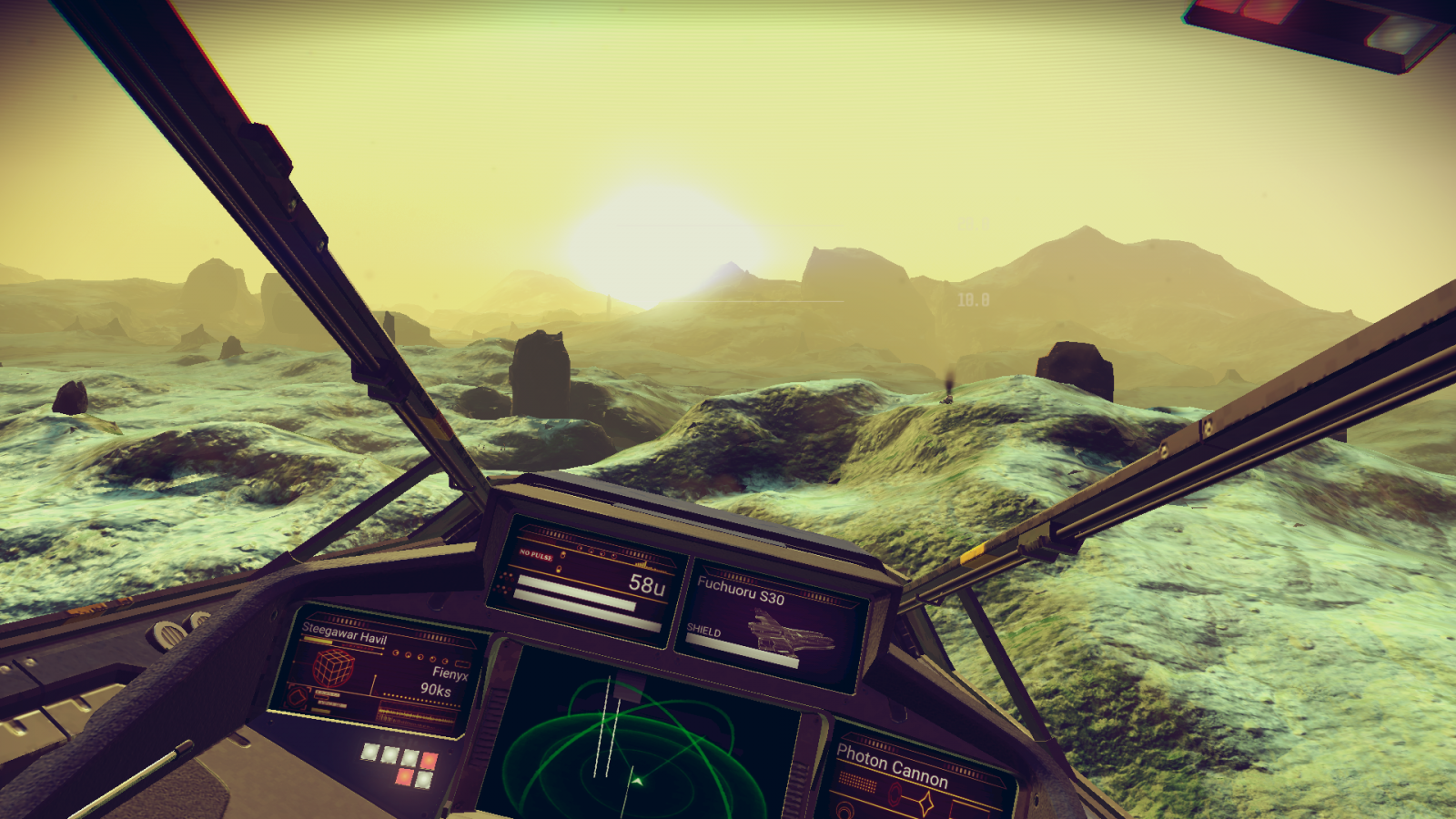Select the starburst icon on the Photon Cannon panel
Screen dimensions: 1456x819
[x=926, y=802]
